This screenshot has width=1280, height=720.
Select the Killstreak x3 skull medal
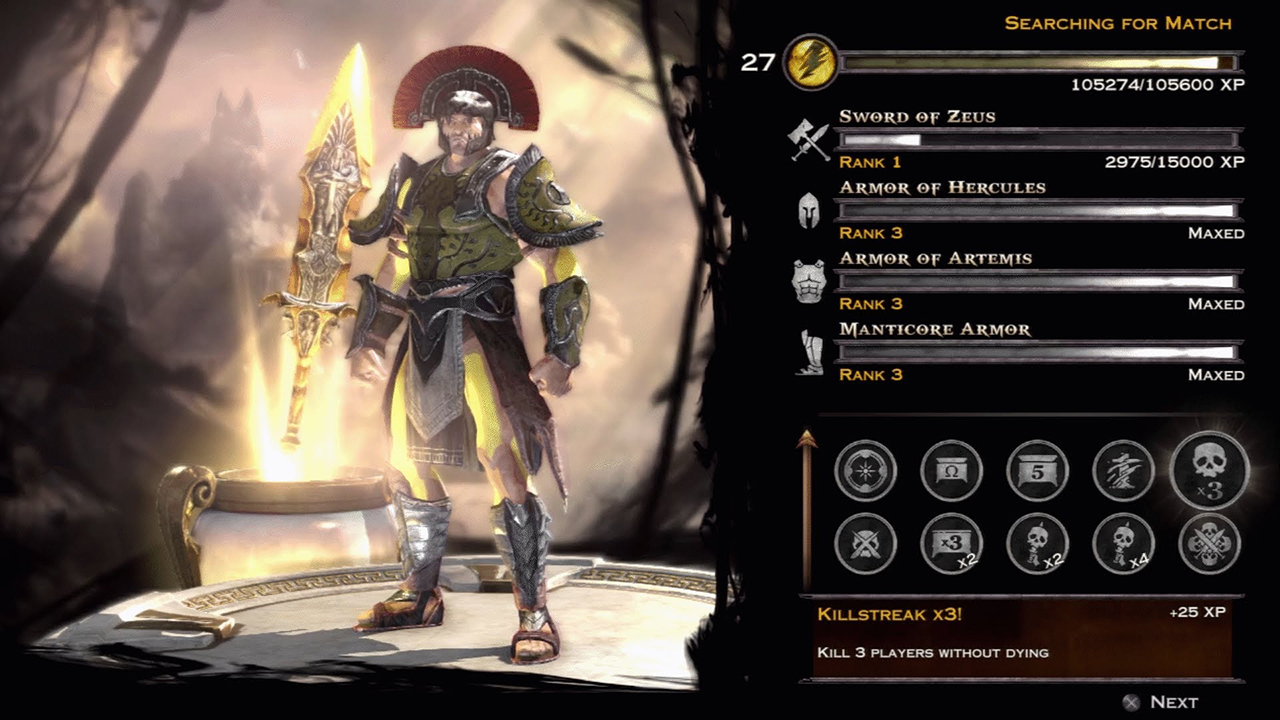point(1209,470)
